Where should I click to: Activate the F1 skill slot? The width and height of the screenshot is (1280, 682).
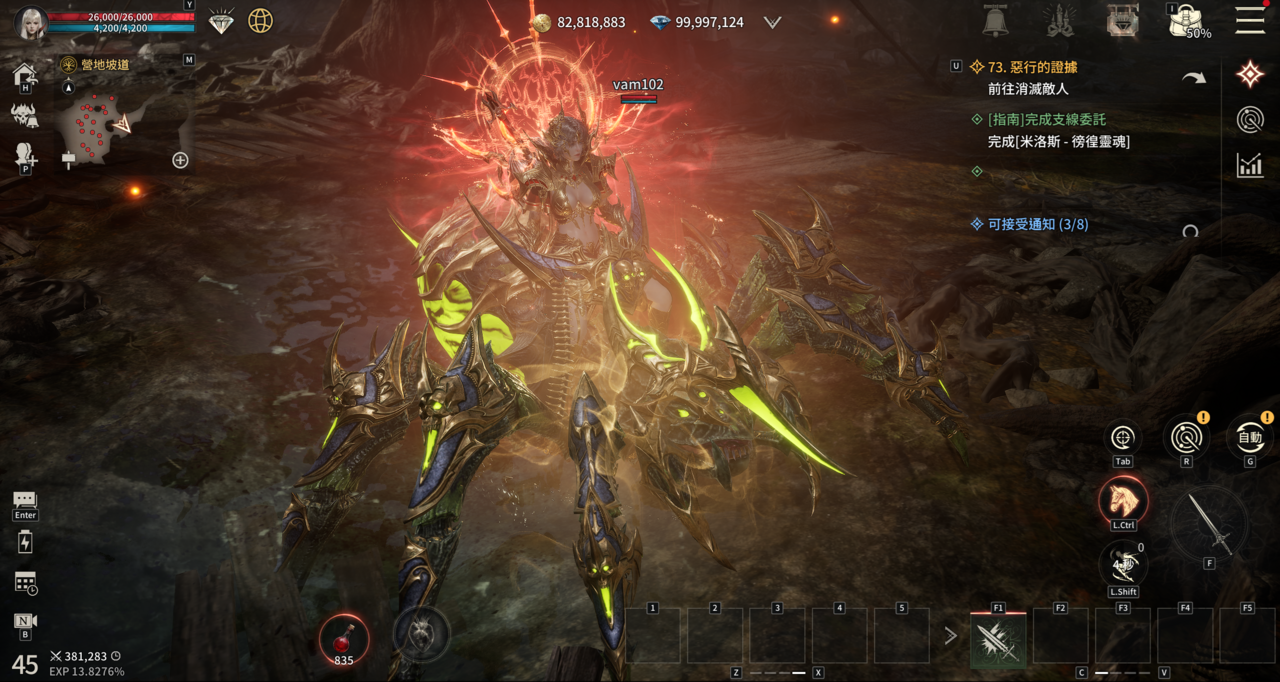(998, 638)
